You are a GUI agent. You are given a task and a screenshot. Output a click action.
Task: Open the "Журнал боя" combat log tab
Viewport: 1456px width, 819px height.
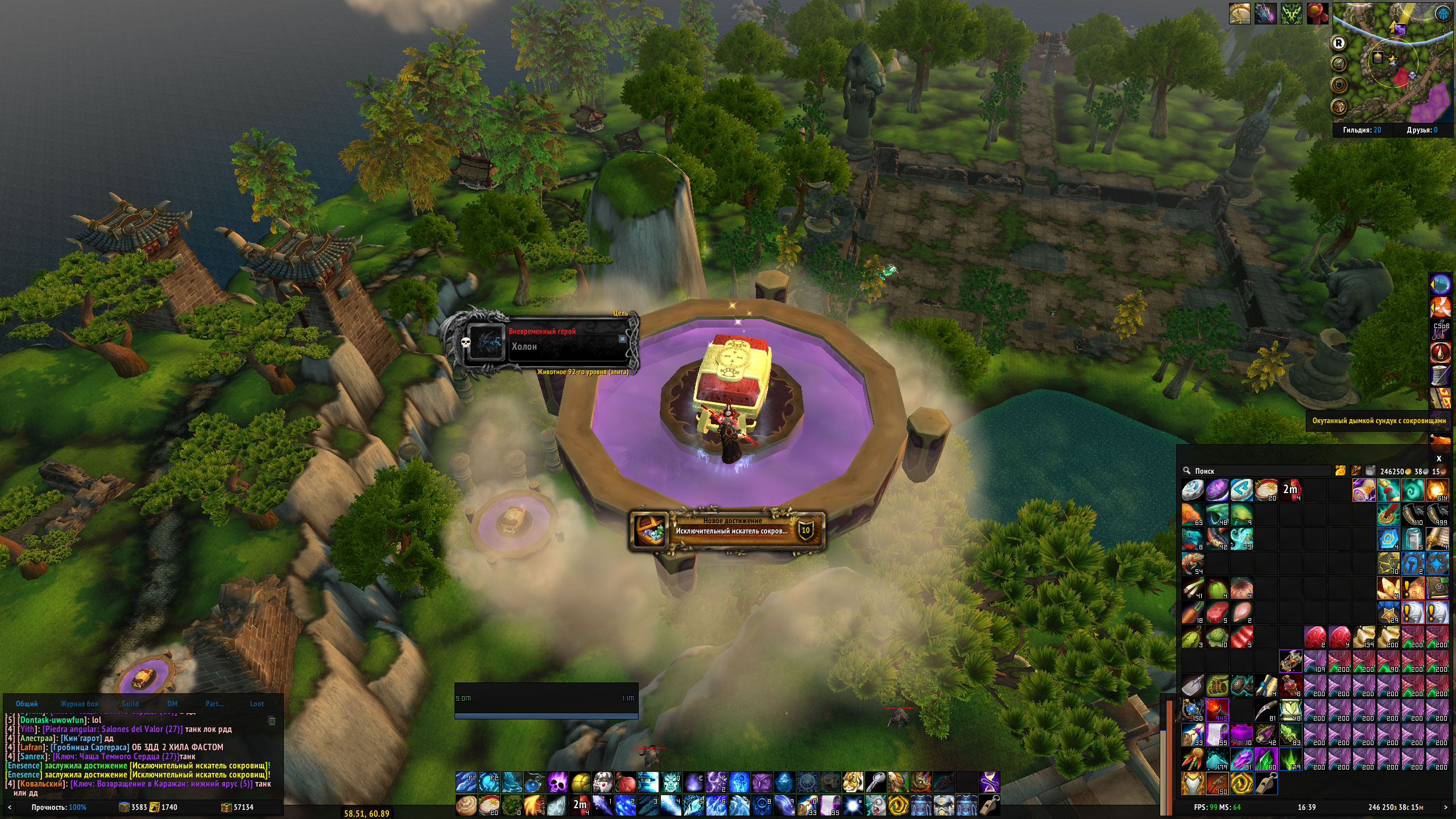79,704
